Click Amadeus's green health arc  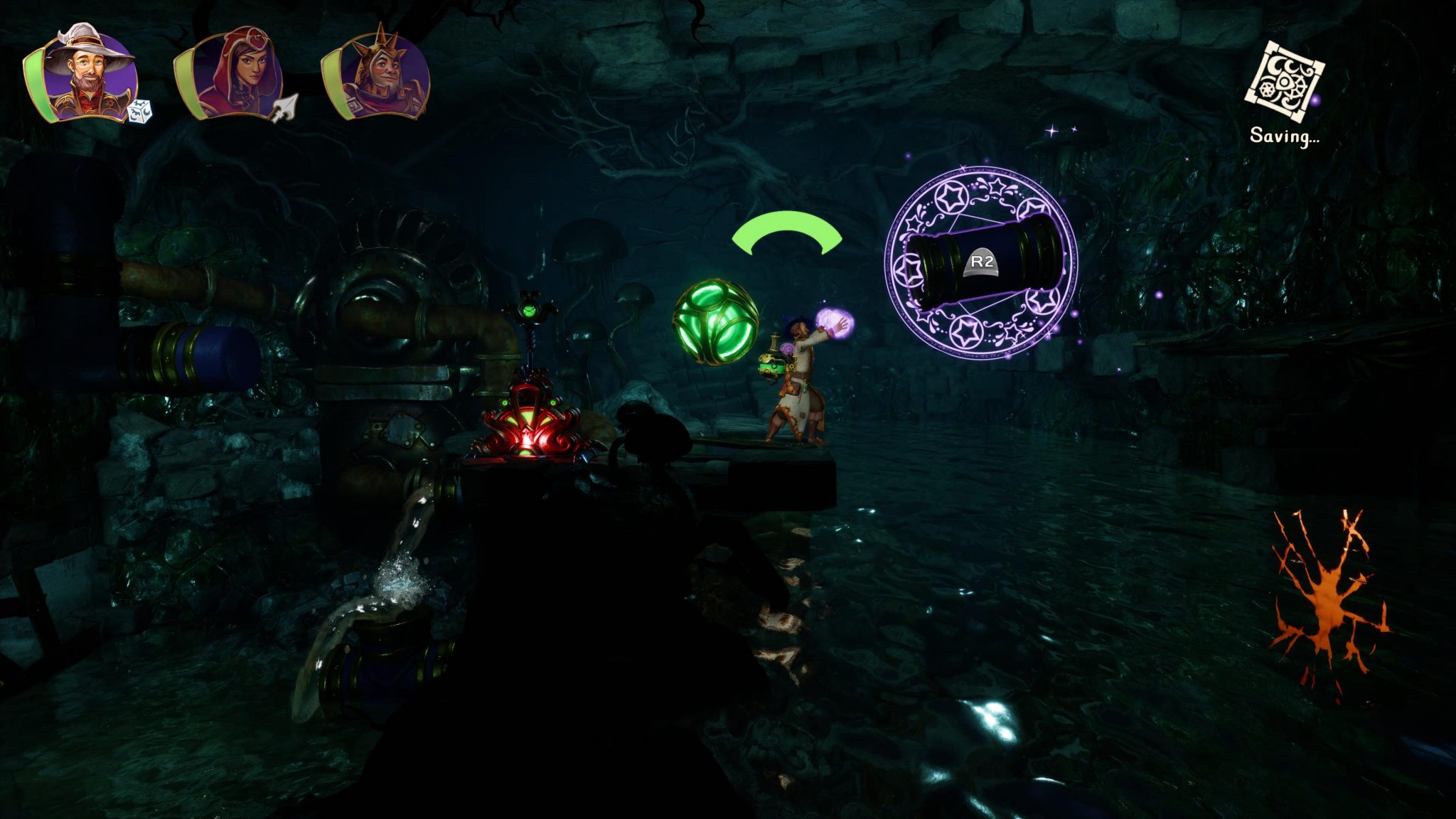36,82
